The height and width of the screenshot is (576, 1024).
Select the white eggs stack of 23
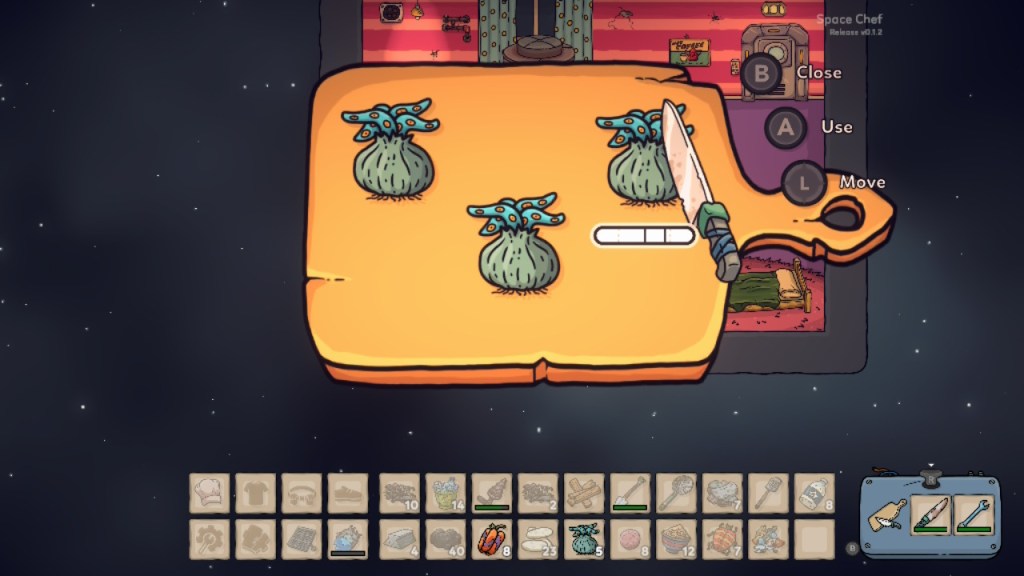pyautogui.click(x=538, y=539)
